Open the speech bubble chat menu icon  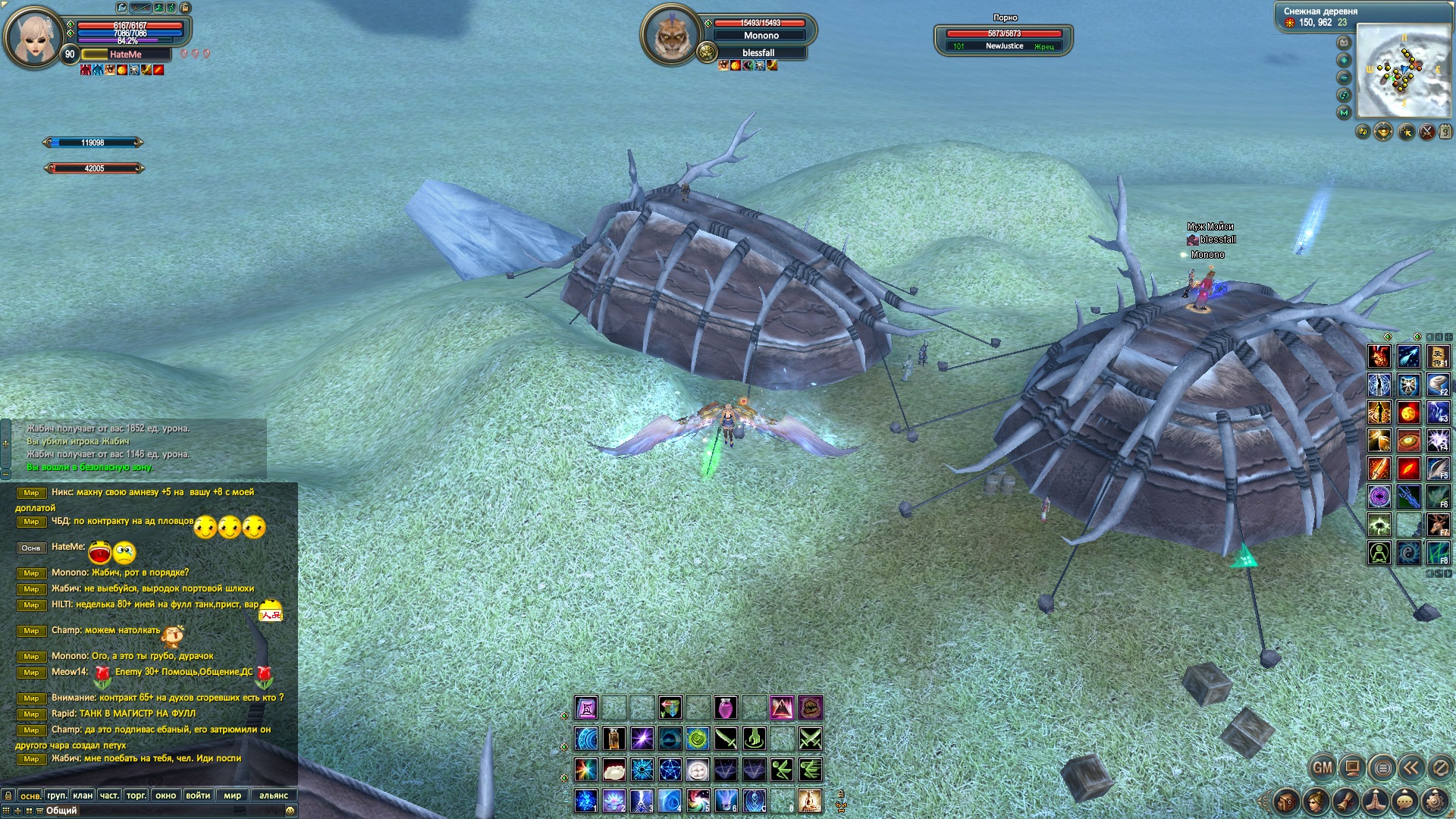pyautogui.click(x=1405, y=801)
